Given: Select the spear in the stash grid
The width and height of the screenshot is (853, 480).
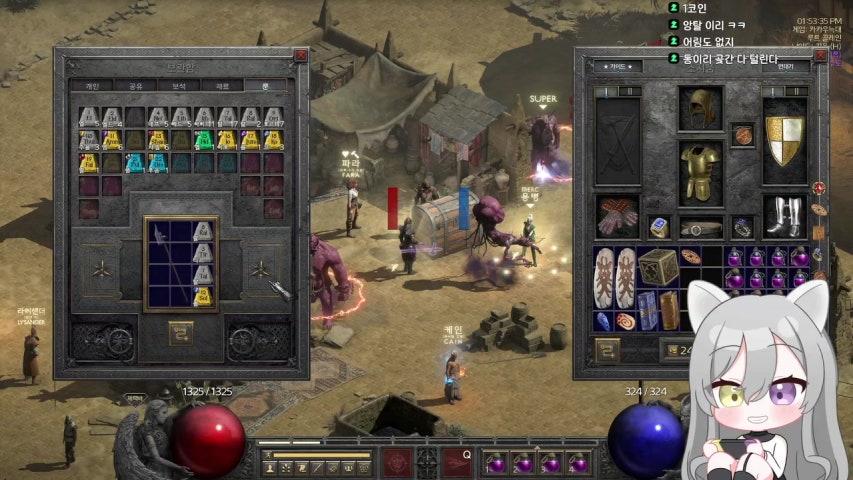Looking at the screenshot, I should (x=166, y=263).
